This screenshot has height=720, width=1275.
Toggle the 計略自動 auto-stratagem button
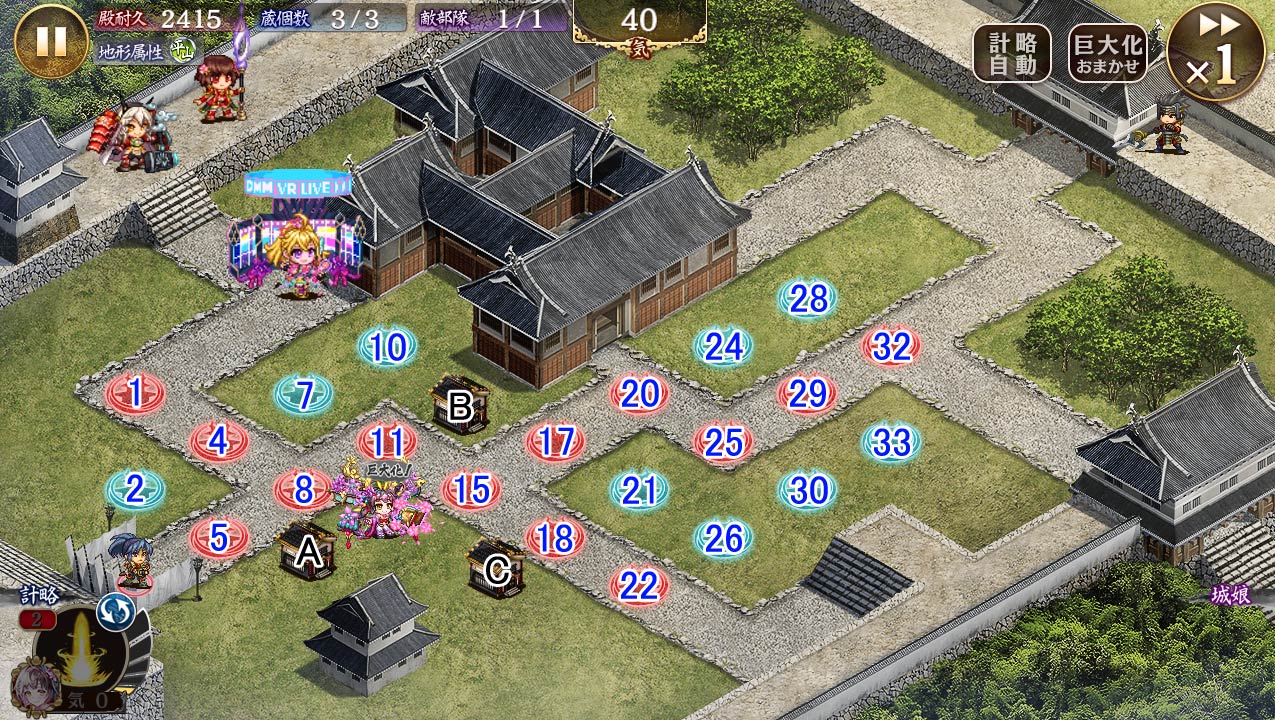click(1011, 53)
